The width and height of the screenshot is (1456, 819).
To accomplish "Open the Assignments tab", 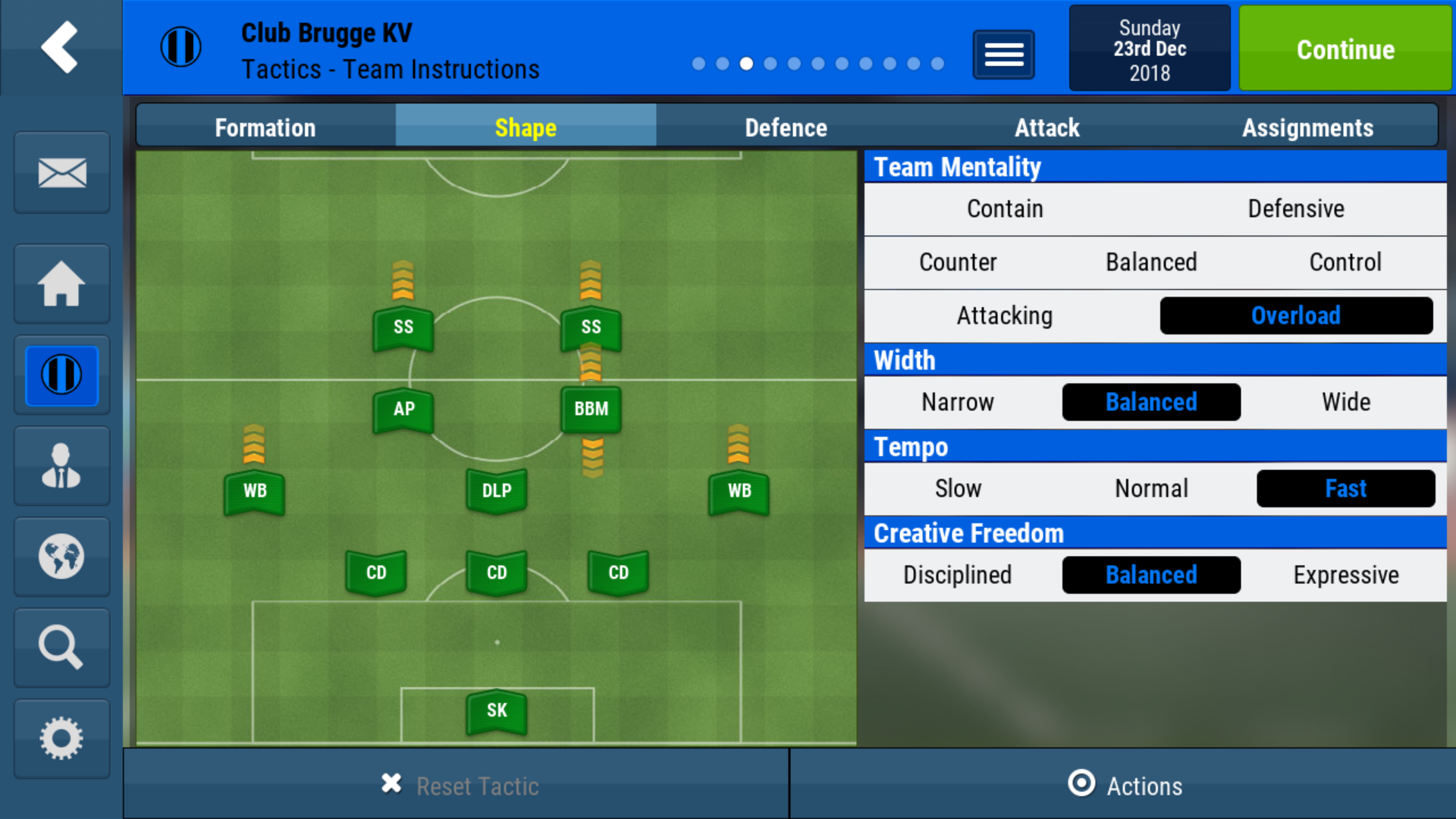I will coord(1308,127).
